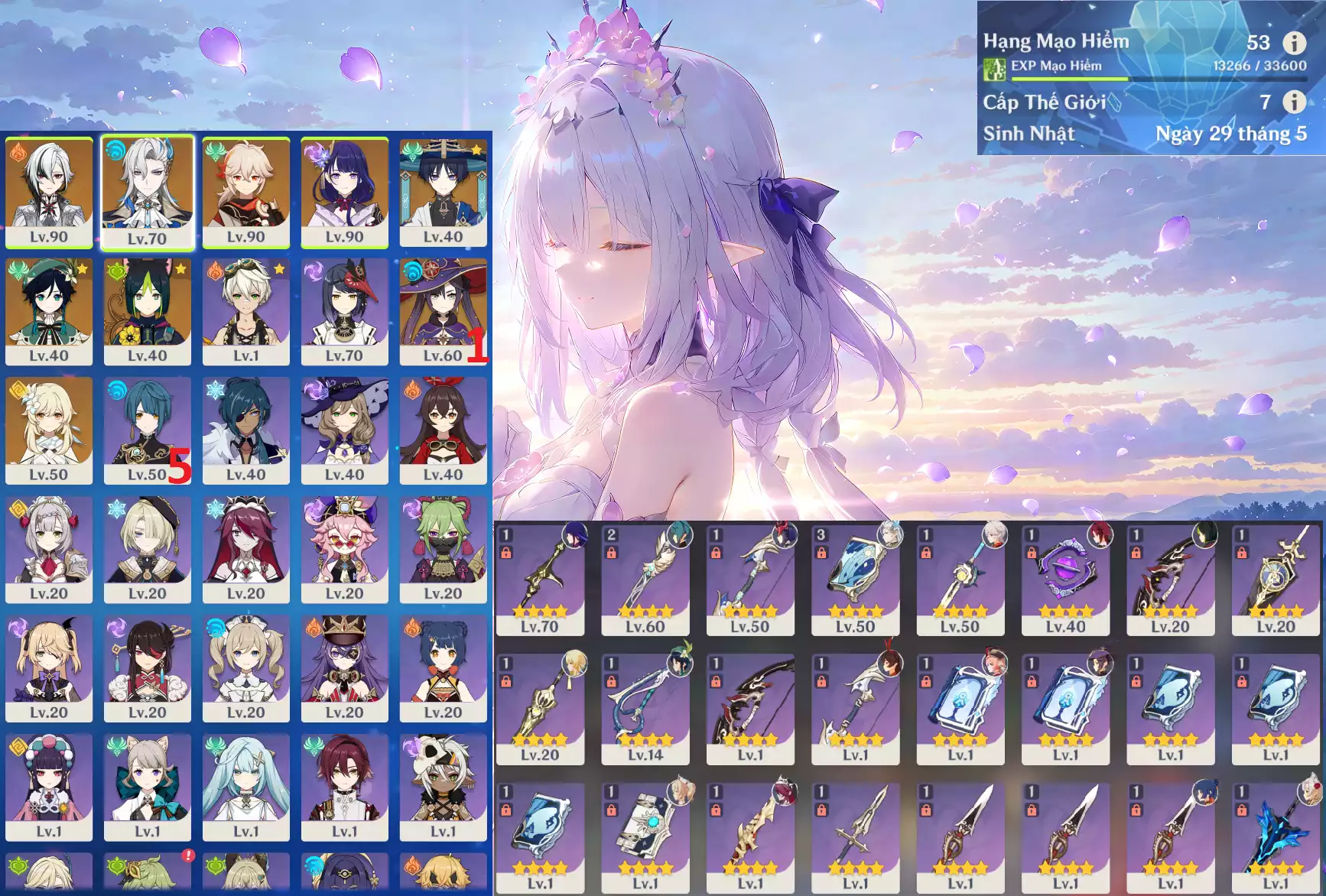1326x896 pixels.
Task: Select Amber's Lv.40 portrait
Action: pos(443,430)
